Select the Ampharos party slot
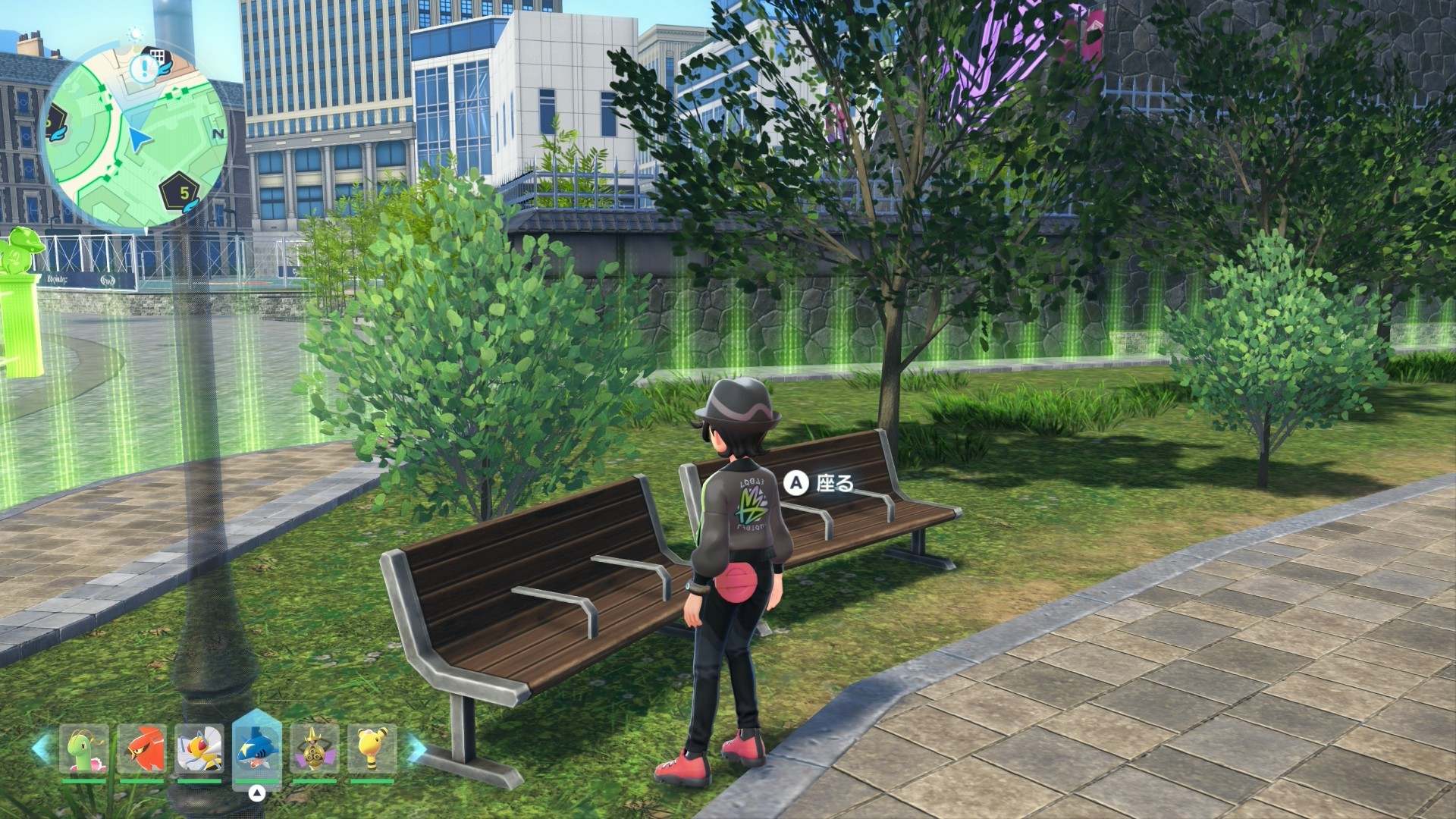The height and width of the screenshot is (819, 1456). (x=372, y=750)
